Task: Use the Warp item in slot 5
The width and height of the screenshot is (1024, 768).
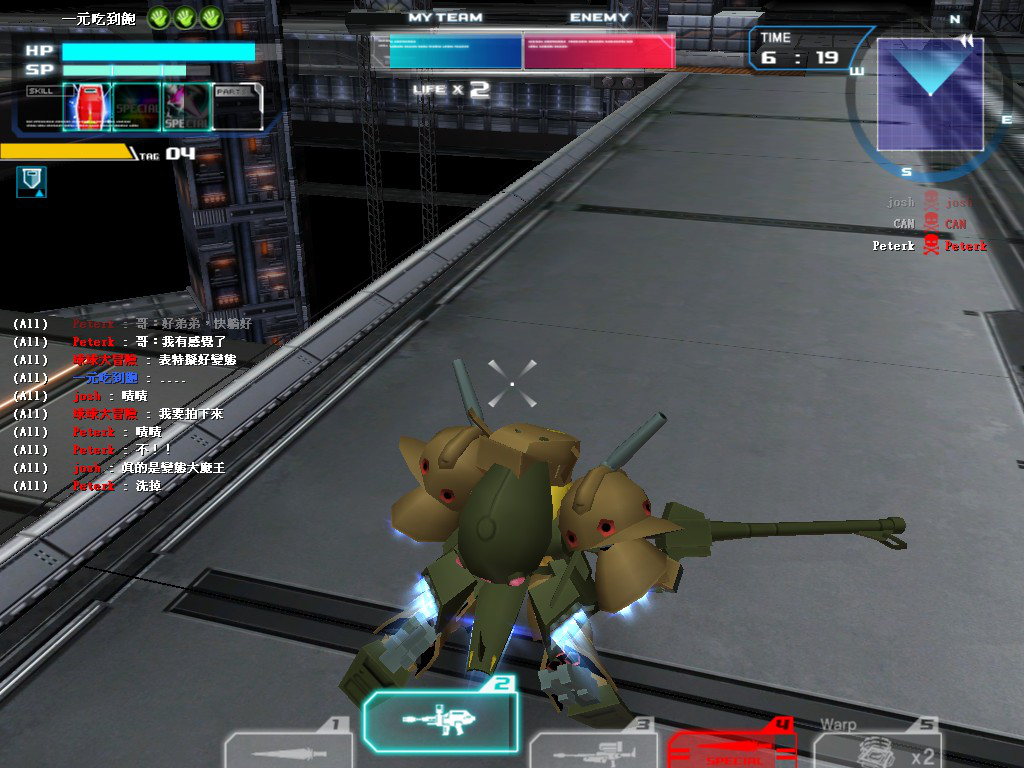Action: [876, 749]
